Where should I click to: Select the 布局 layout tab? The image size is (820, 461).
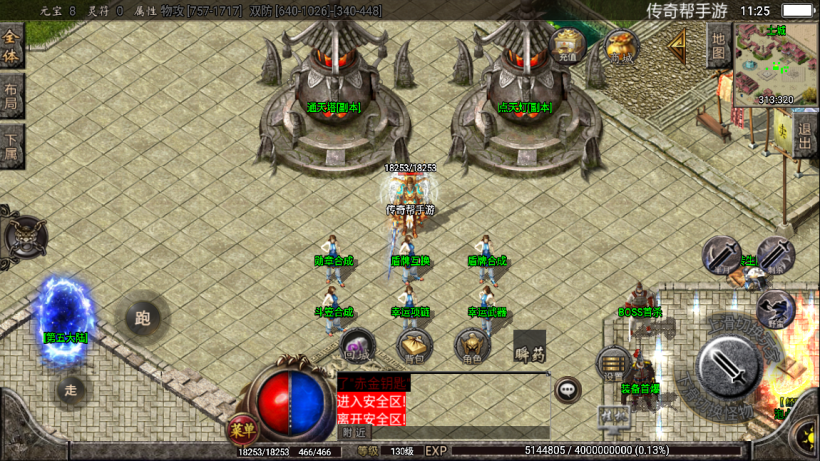click(11, 95)
